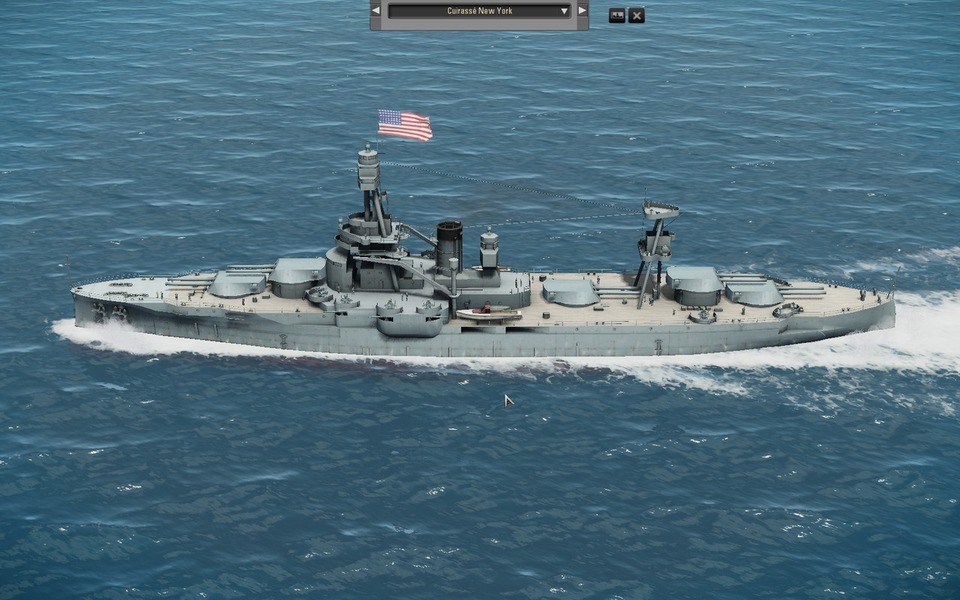
Task: Go to the previous ship with left arrow
Action: 376,11
